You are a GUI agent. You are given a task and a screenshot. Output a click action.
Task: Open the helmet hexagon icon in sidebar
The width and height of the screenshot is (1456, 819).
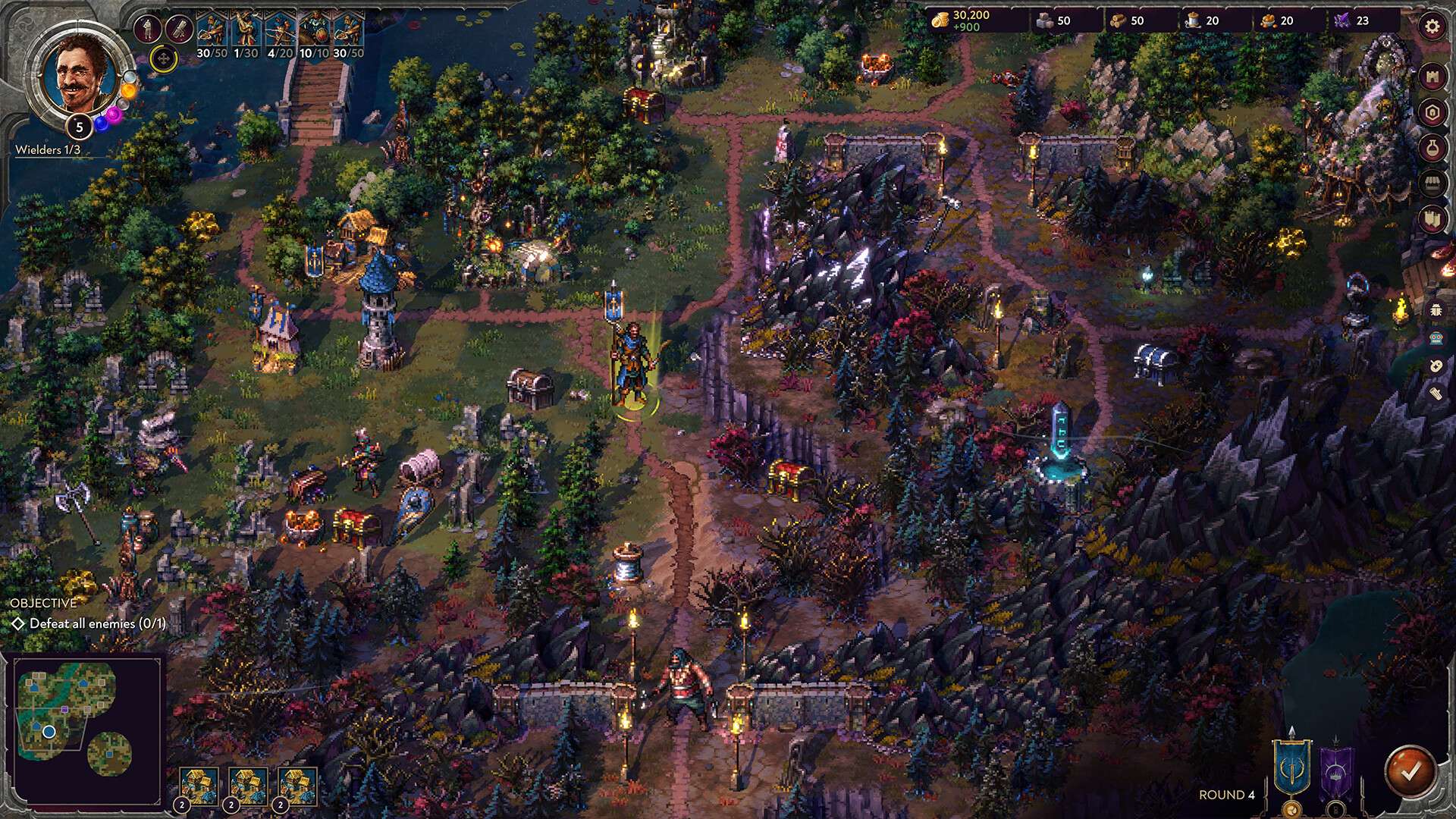[1432, 112]
